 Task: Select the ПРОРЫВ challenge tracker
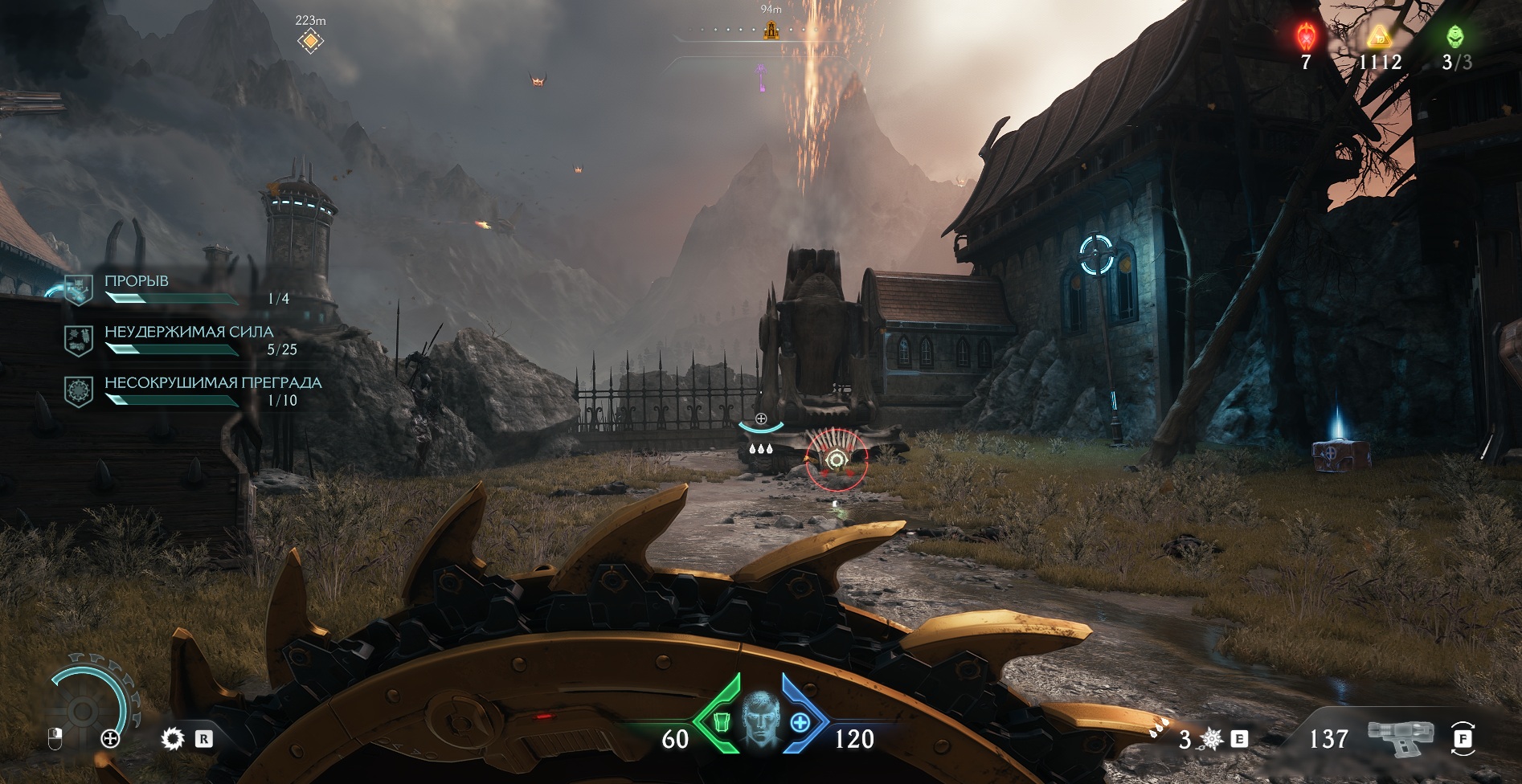point(137,282)
